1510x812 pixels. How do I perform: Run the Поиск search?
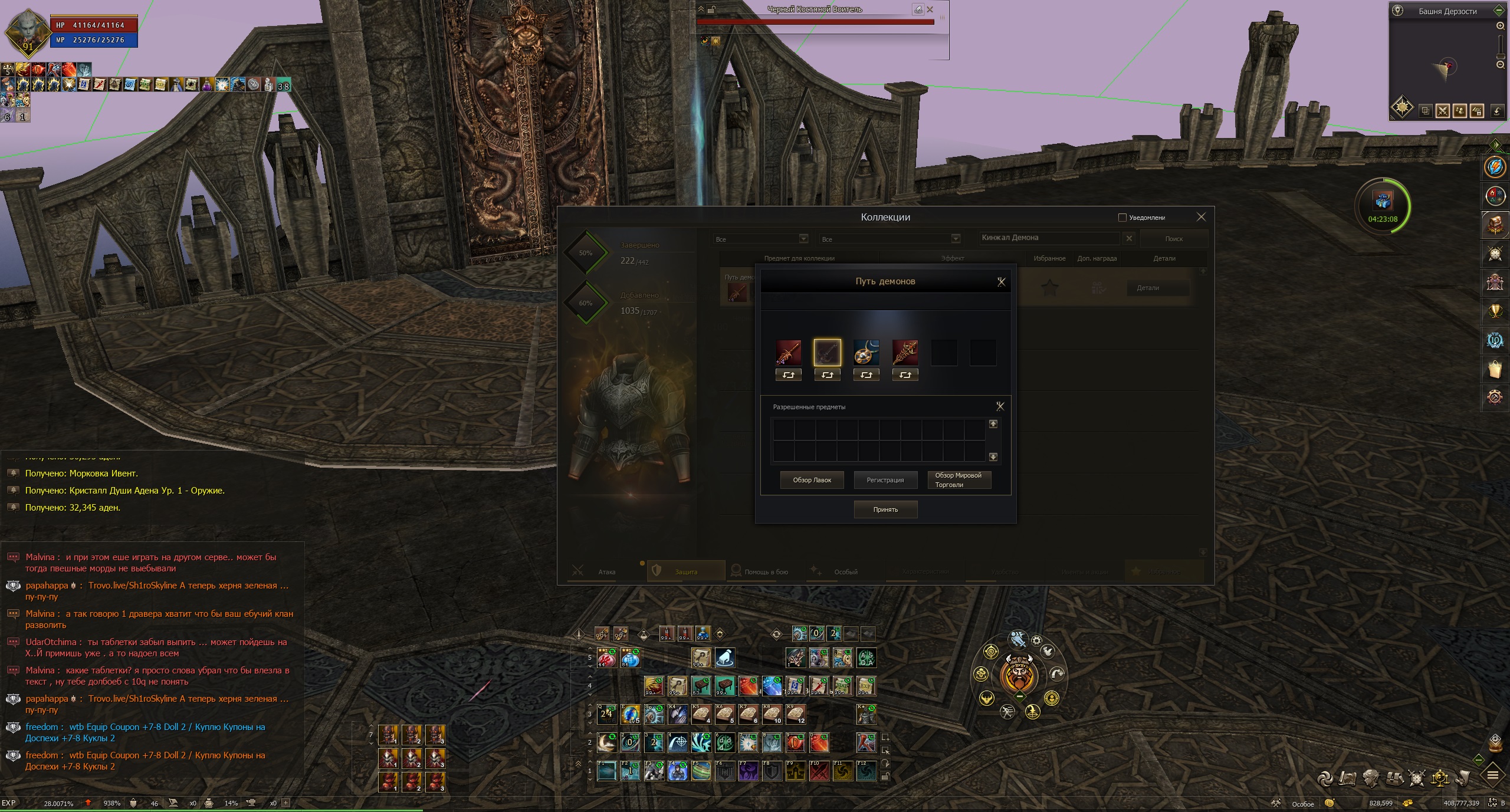[x=1173, y=239]
